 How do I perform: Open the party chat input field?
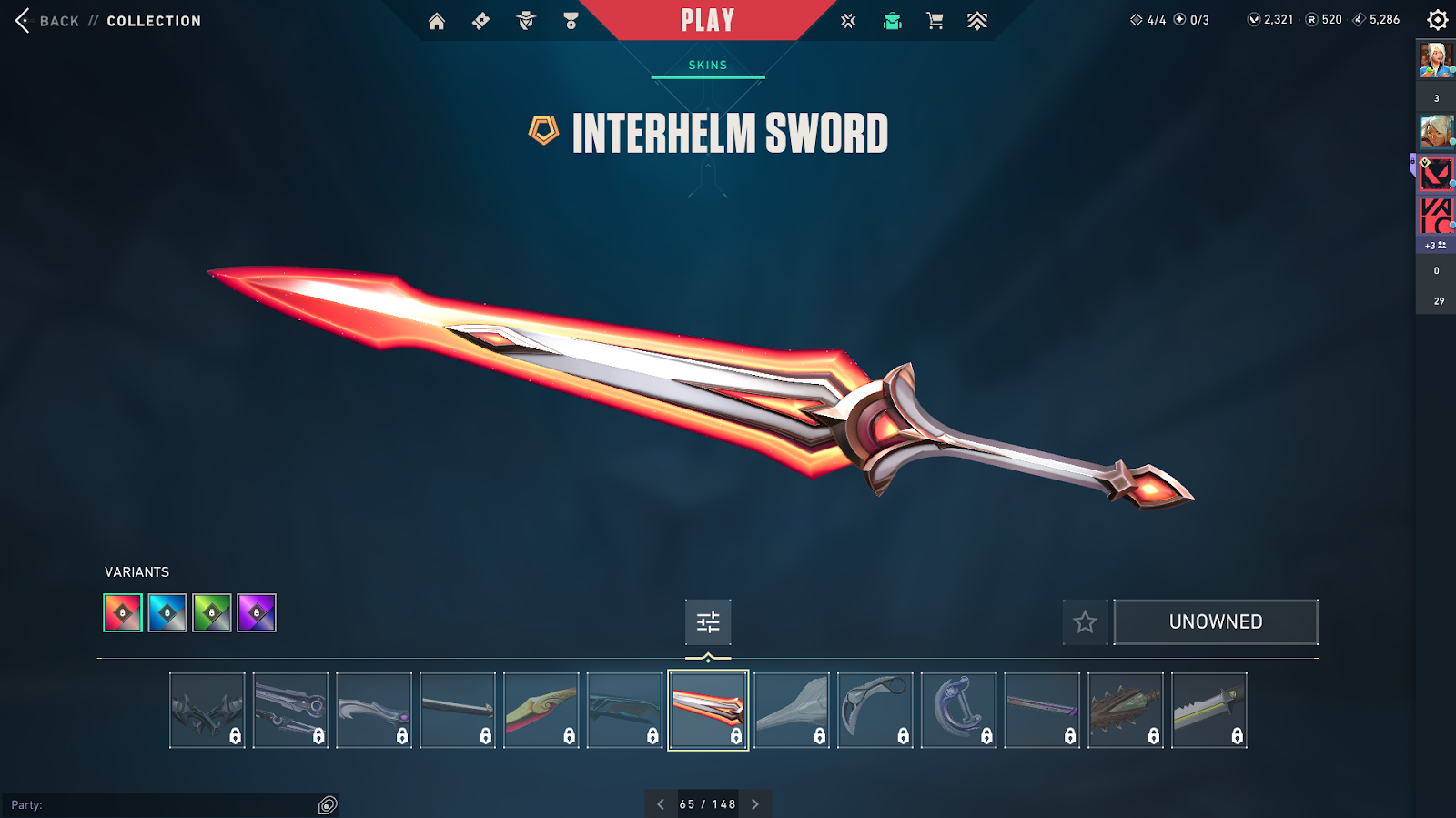tap(164, 805)
